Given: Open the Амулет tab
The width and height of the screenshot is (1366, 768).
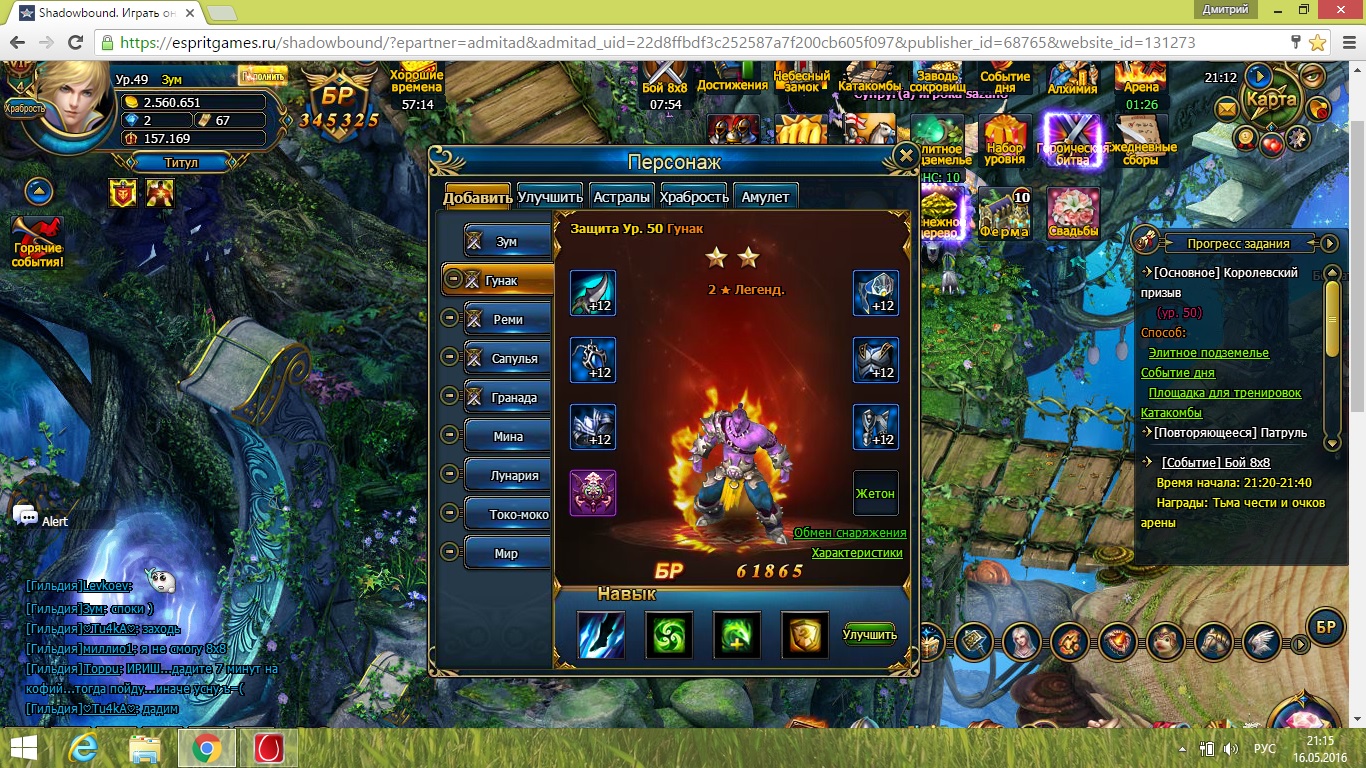Looking at the screenshot, I should (x=765, y=197).
